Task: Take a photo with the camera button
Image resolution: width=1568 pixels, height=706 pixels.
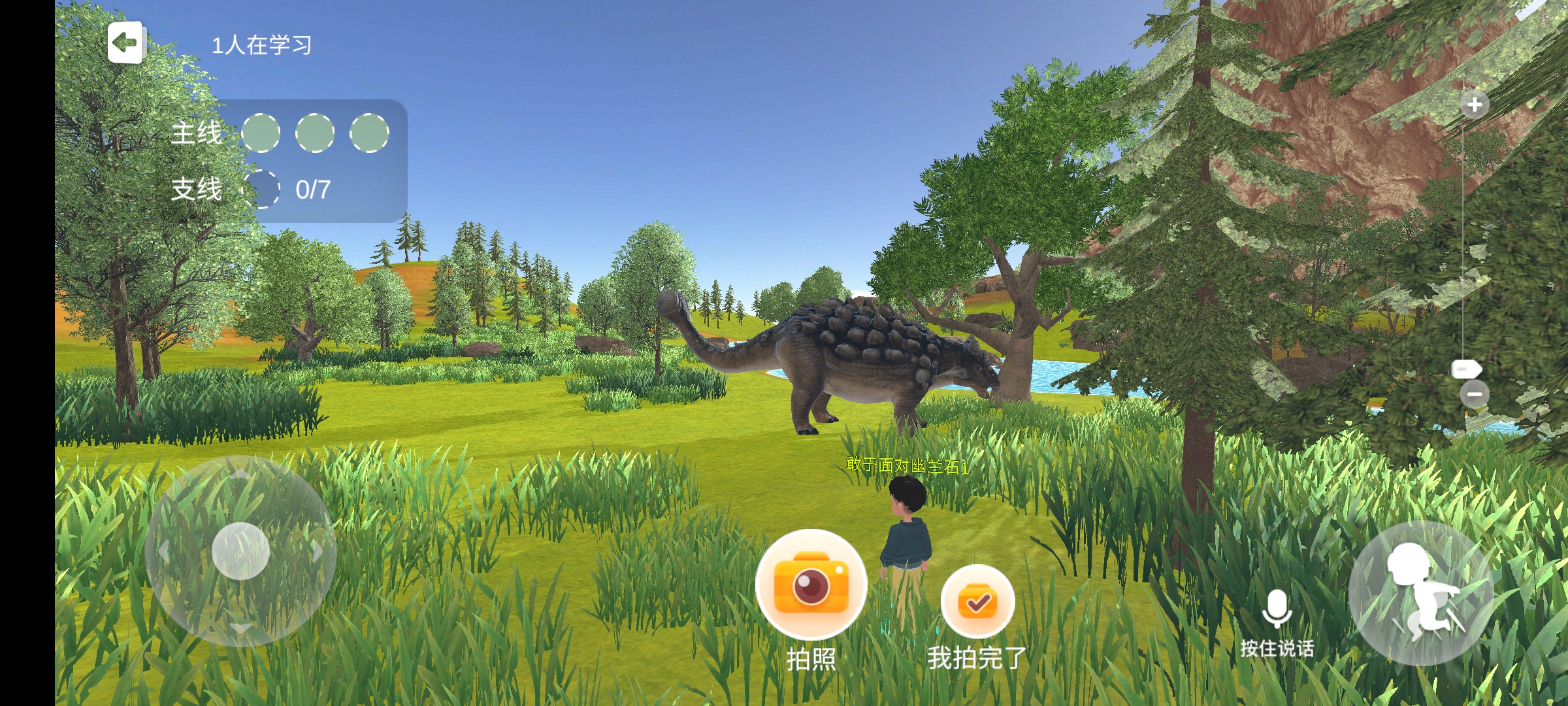Action: (811, 585)
